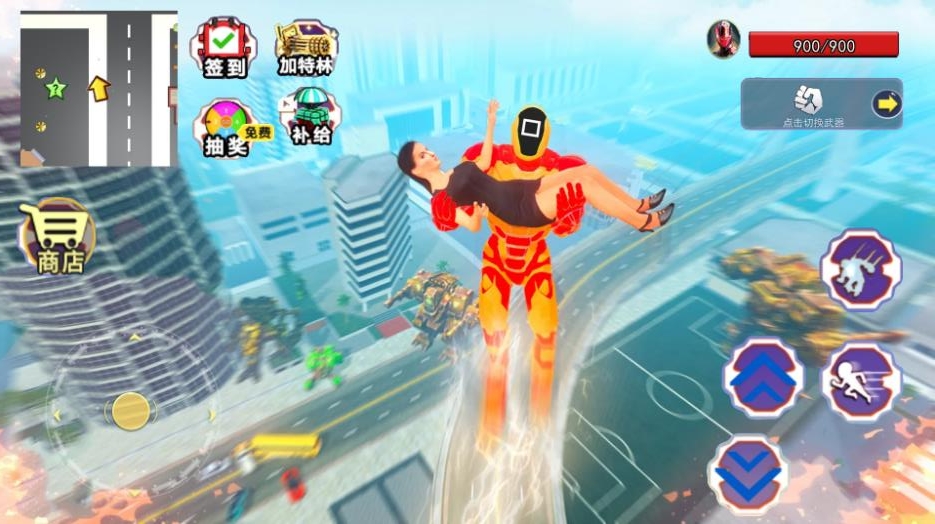Tap the 加特林 Gatling gun icon
Image resolution: width=935 pixels, height=524 pixels.
click(306, 47)
